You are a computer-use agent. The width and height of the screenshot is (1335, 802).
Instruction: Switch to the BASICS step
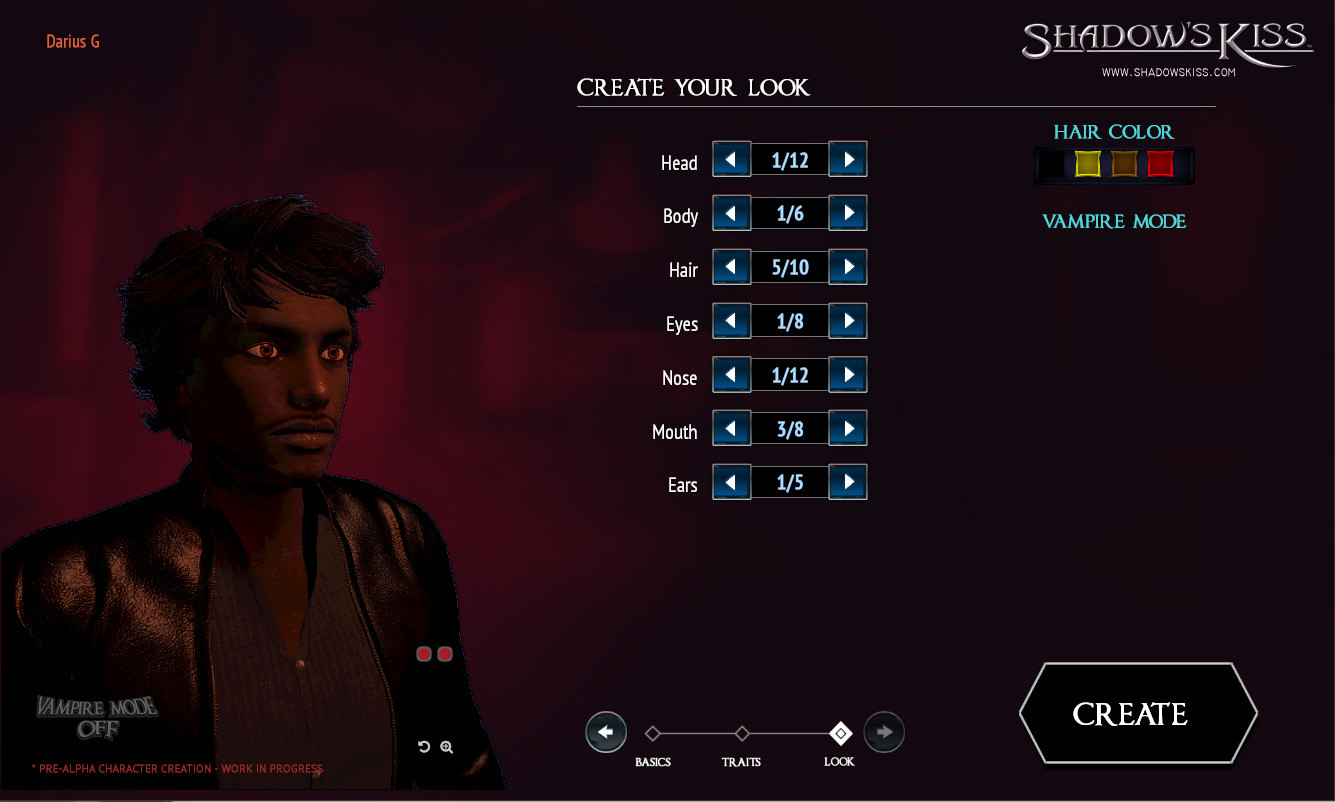(x=653, y=761)
